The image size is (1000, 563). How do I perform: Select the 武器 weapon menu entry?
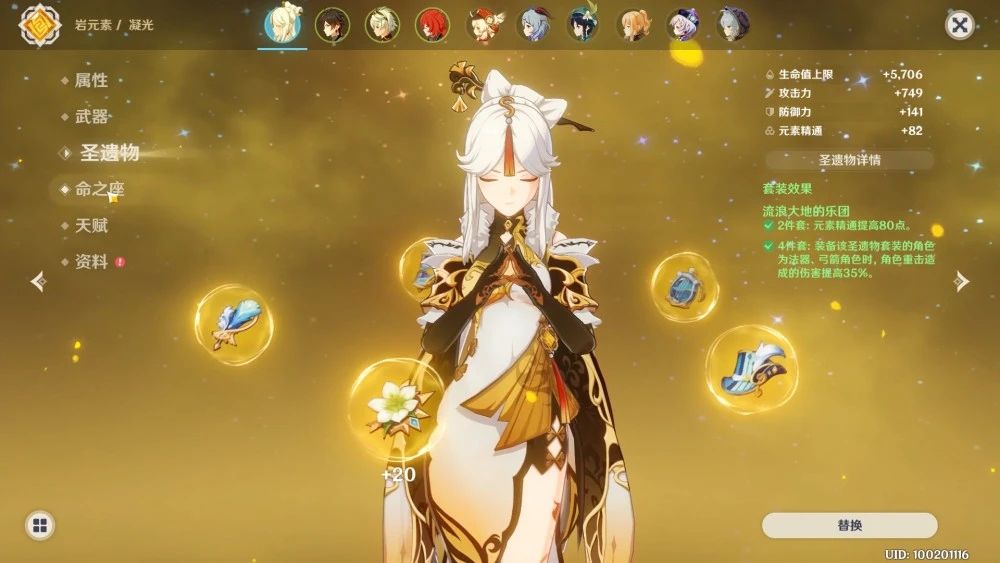pyautogui.click(x=91, y=117)
